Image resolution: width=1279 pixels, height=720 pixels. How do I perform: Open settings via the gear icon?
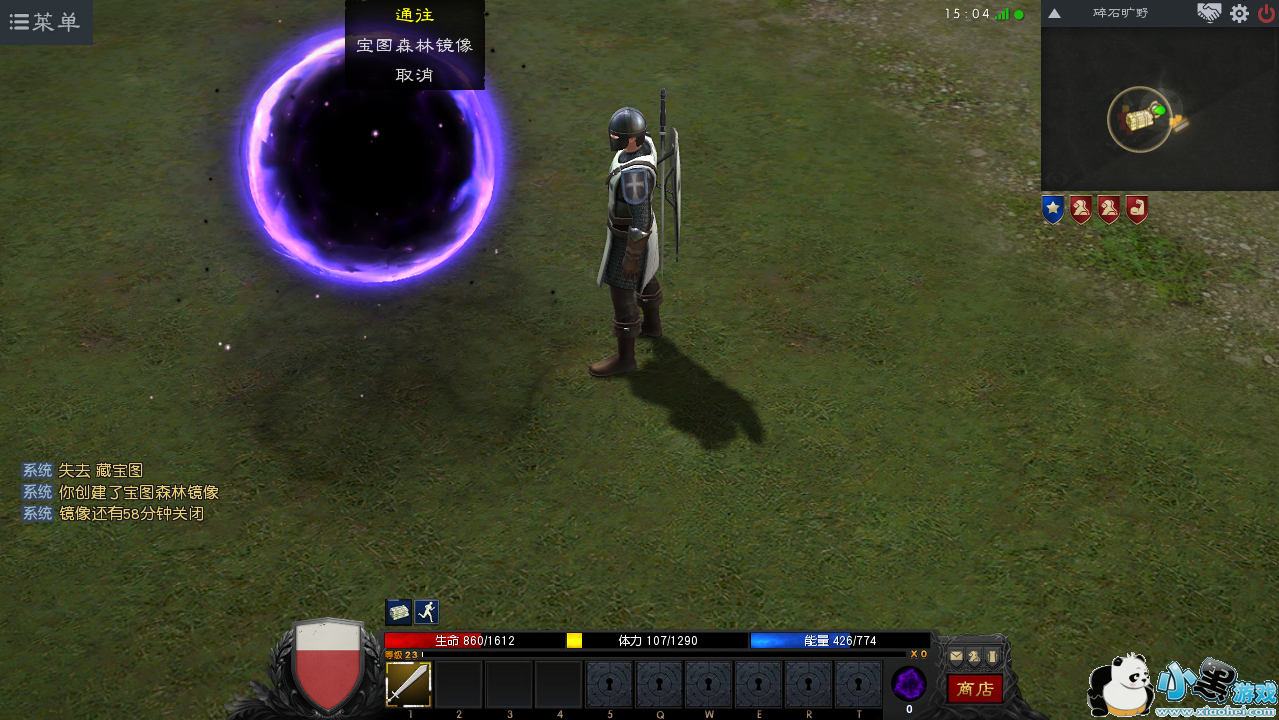click(x=1239, y=13)
